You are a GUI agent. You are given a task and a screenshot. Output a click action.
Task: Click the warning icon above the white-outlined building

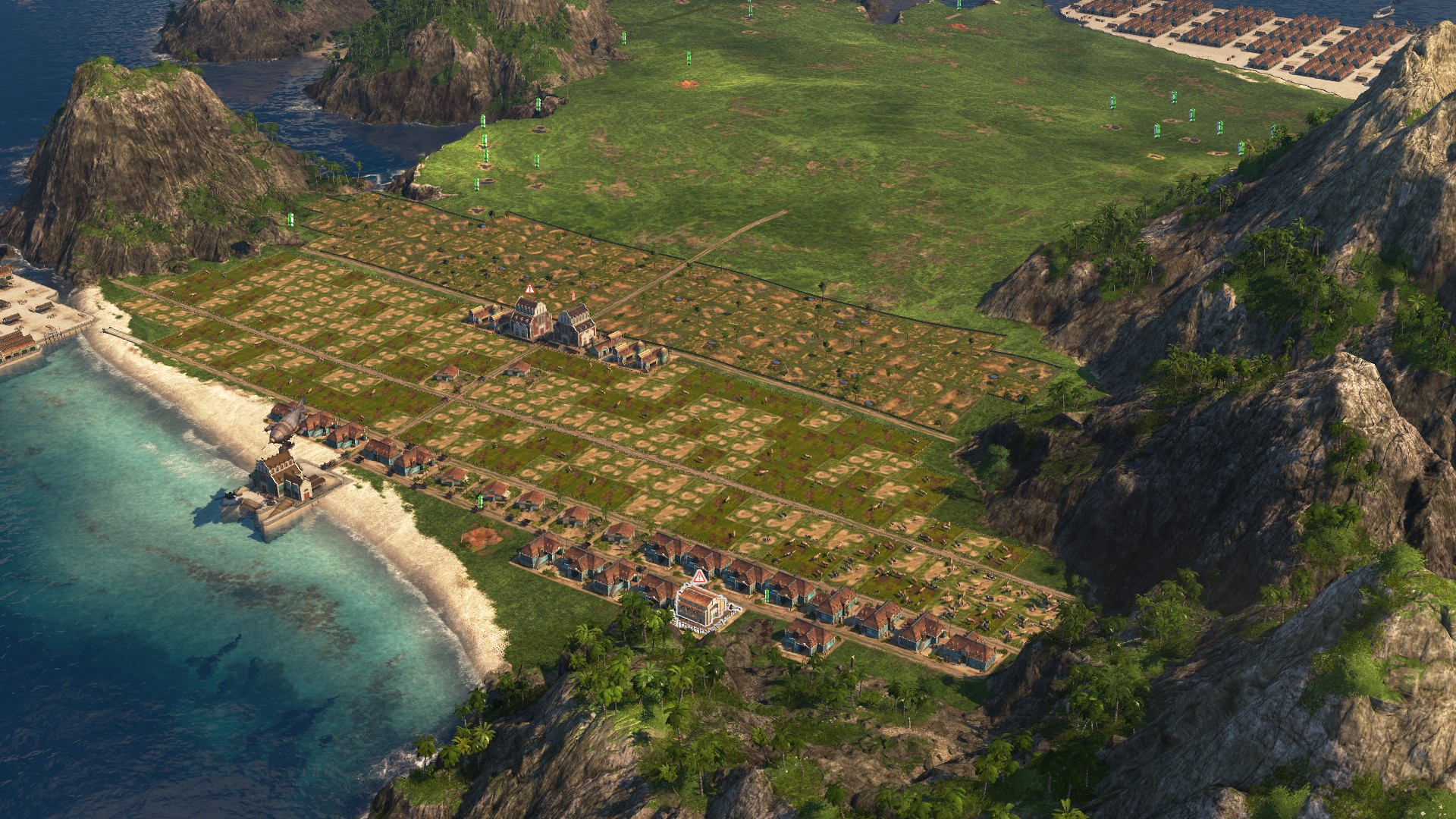click(x=699, y=577)
